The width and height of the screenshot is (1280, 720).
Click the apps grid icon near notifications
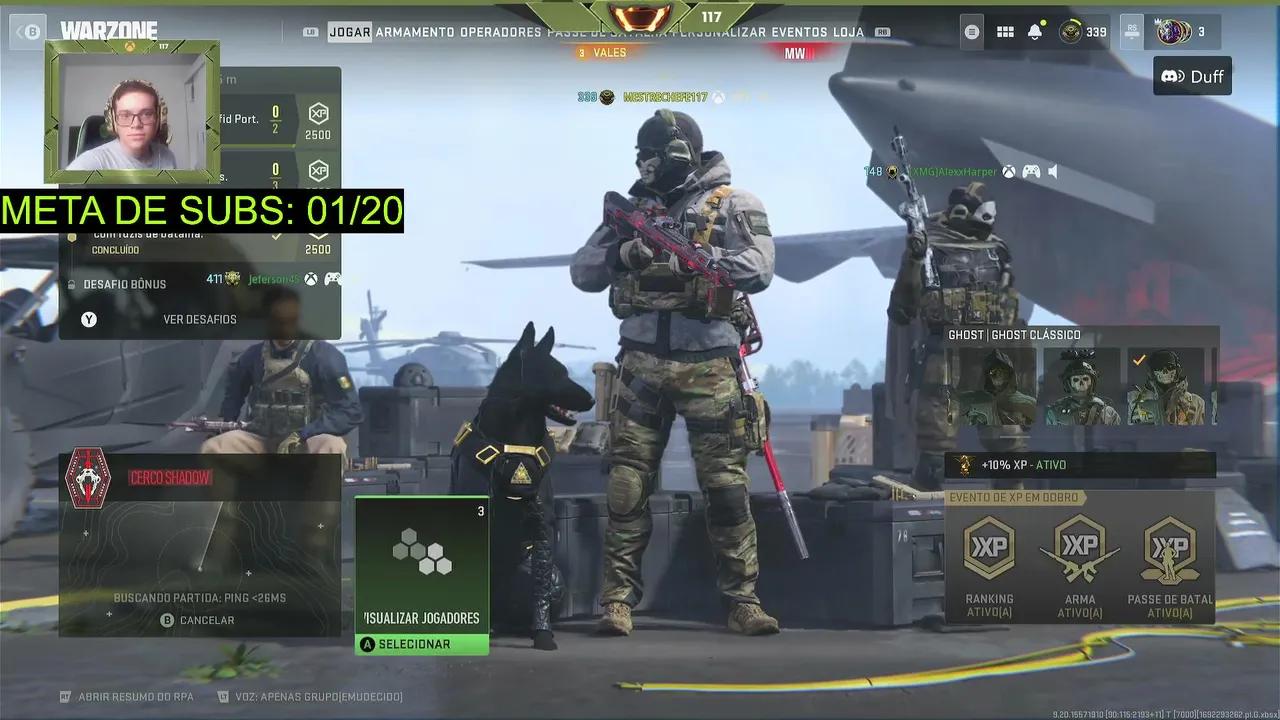click(x=1005, y=31)
